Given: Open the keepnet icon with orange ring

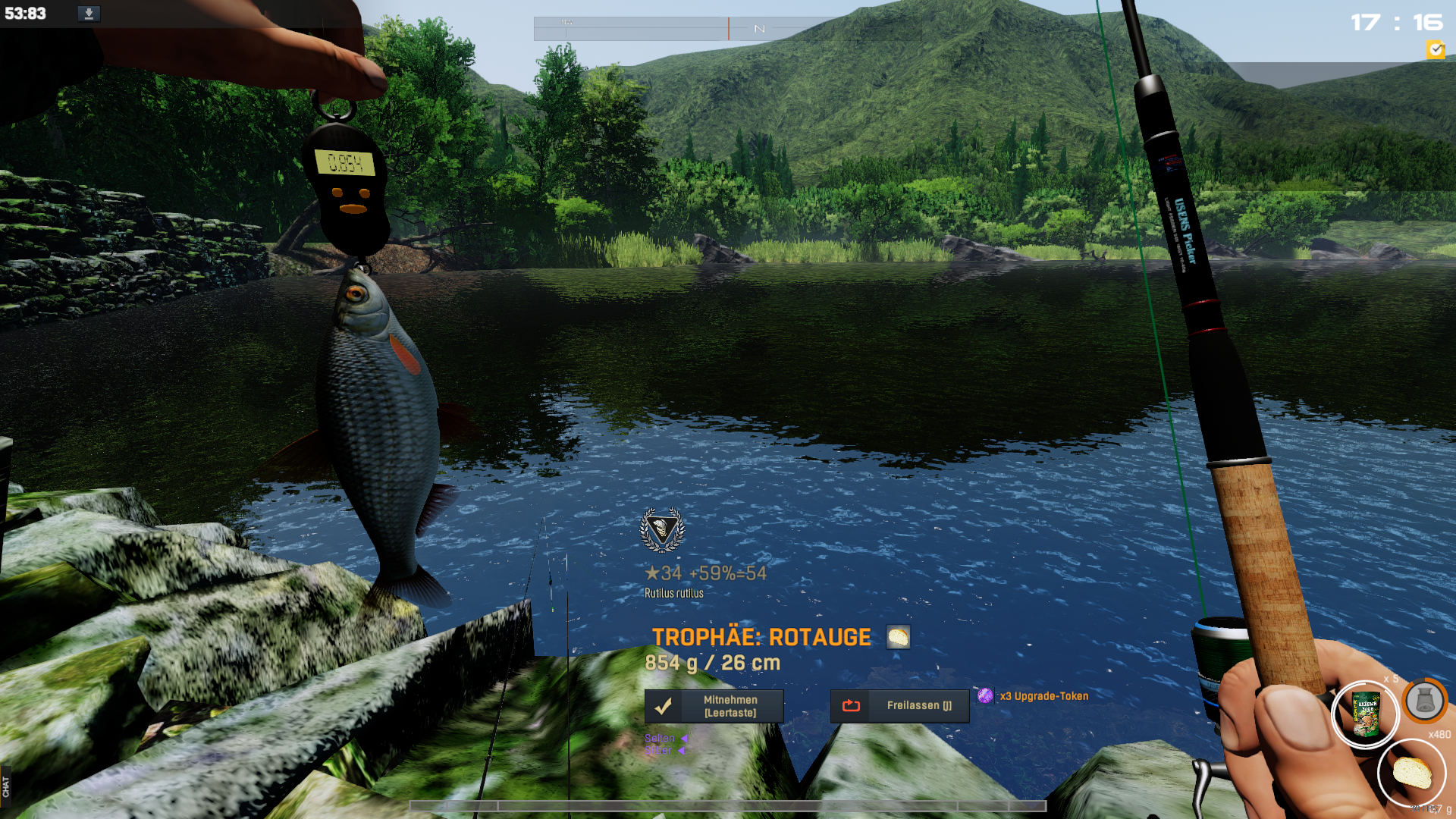Looking at the screenshot, I should pos(1424,701).
